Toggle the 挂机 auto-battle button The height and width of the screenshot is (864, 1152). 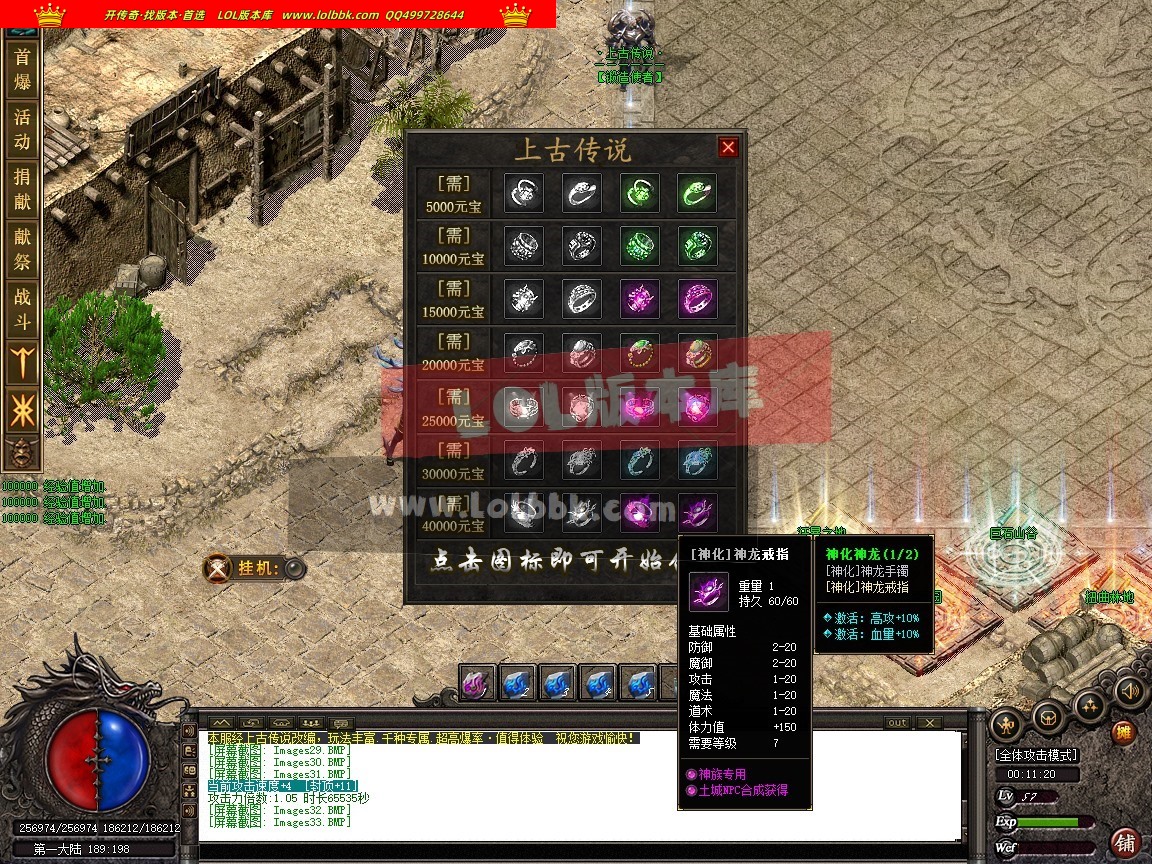pyautogui.click(x=294, y=569)
